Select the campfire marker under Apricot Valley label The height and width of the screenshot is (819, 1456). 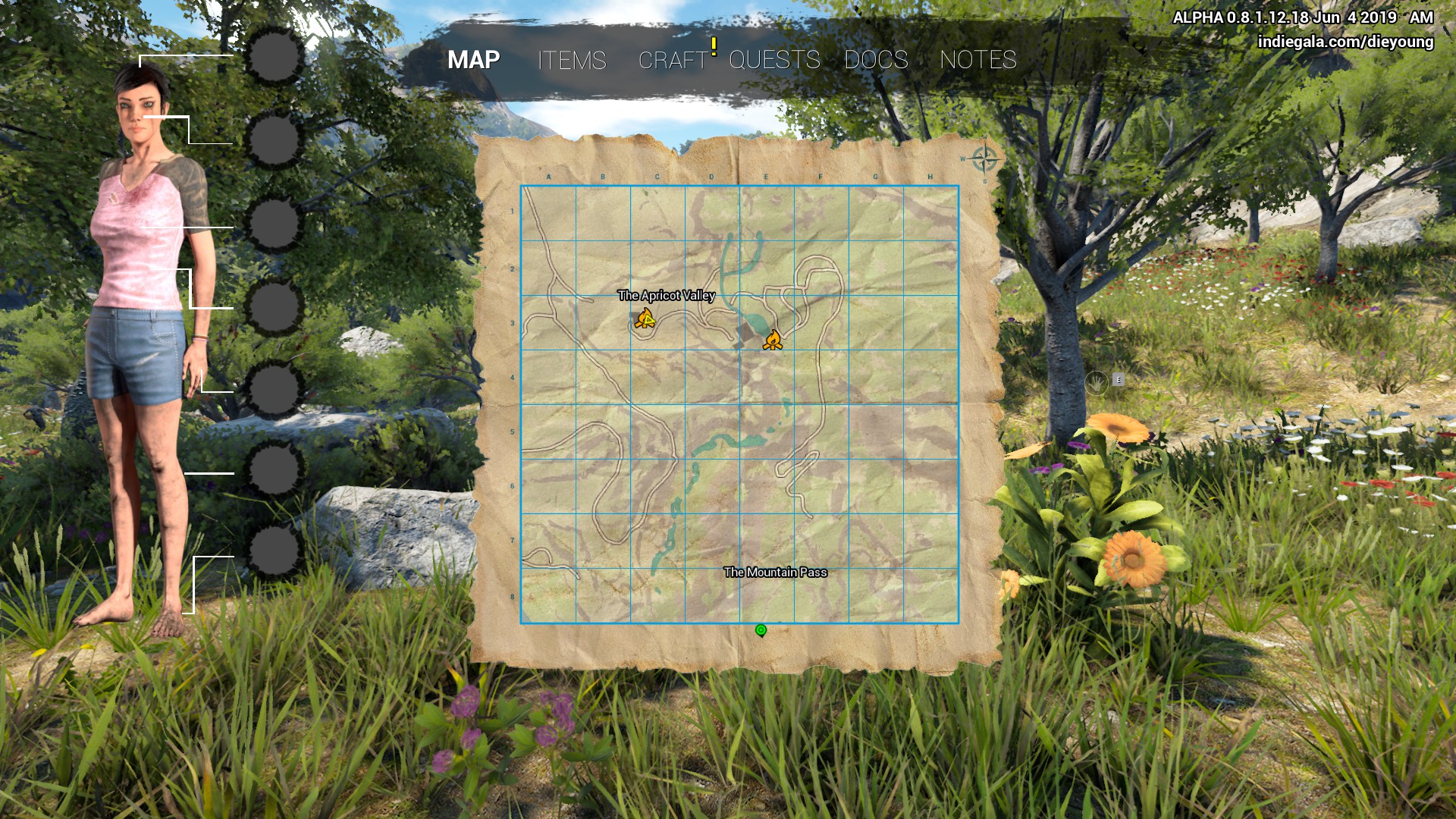pos(645,318)
